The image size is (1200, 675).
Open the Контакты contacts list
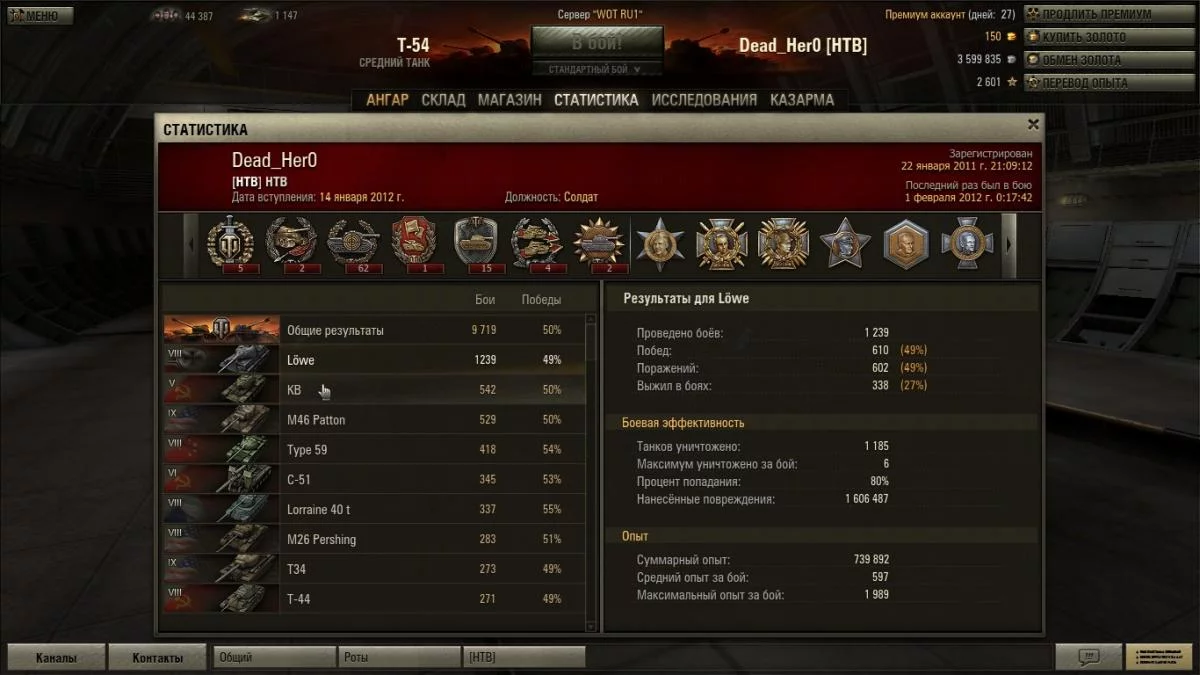tap(157, 658)
